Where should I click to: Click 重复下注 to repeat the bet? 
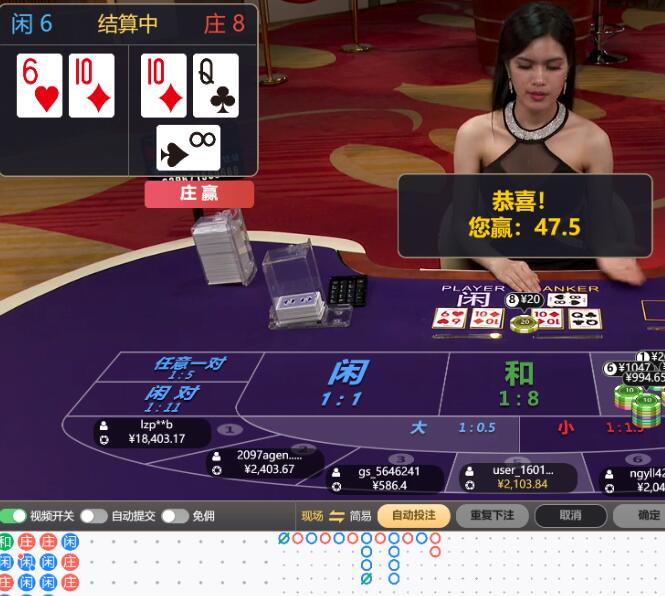[x=491, y=516]
